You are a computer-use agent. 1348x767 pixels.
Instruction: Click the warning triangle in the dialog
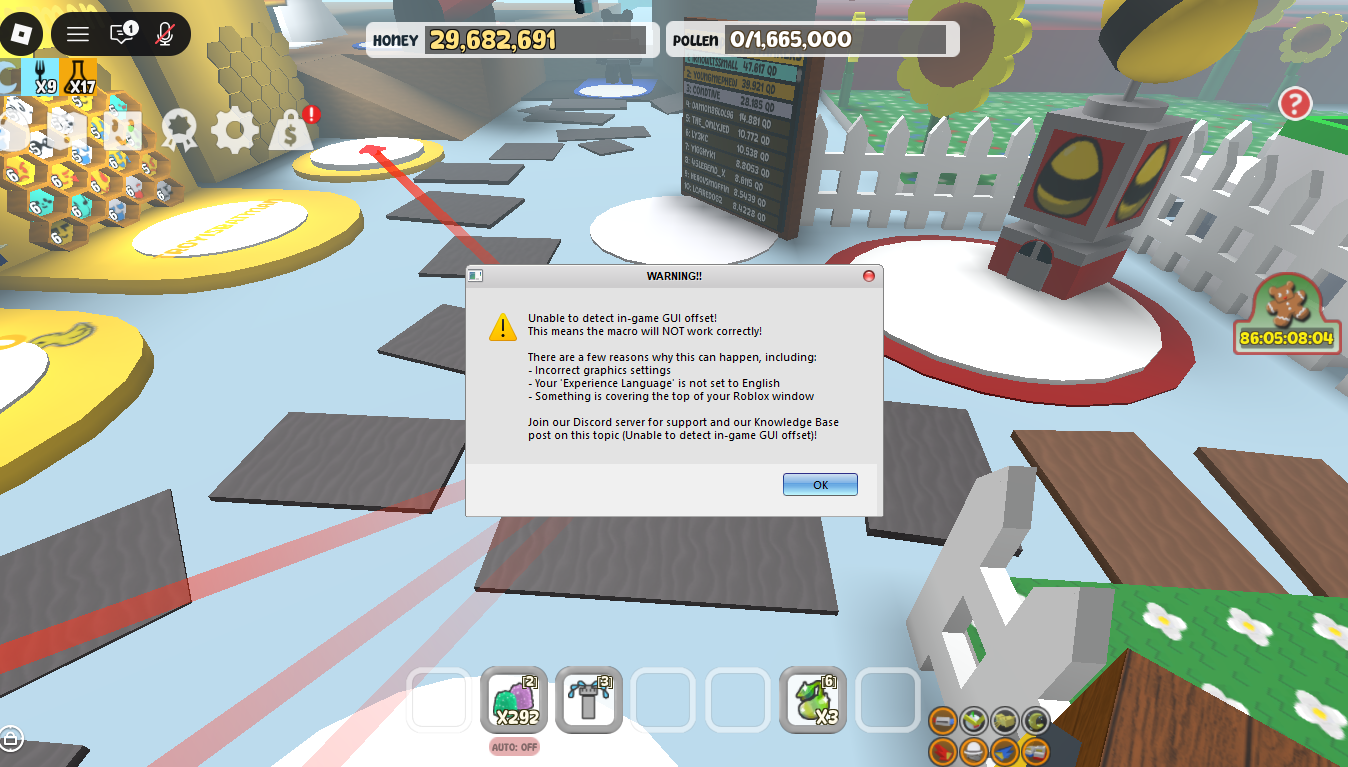(x=501, y=328)
